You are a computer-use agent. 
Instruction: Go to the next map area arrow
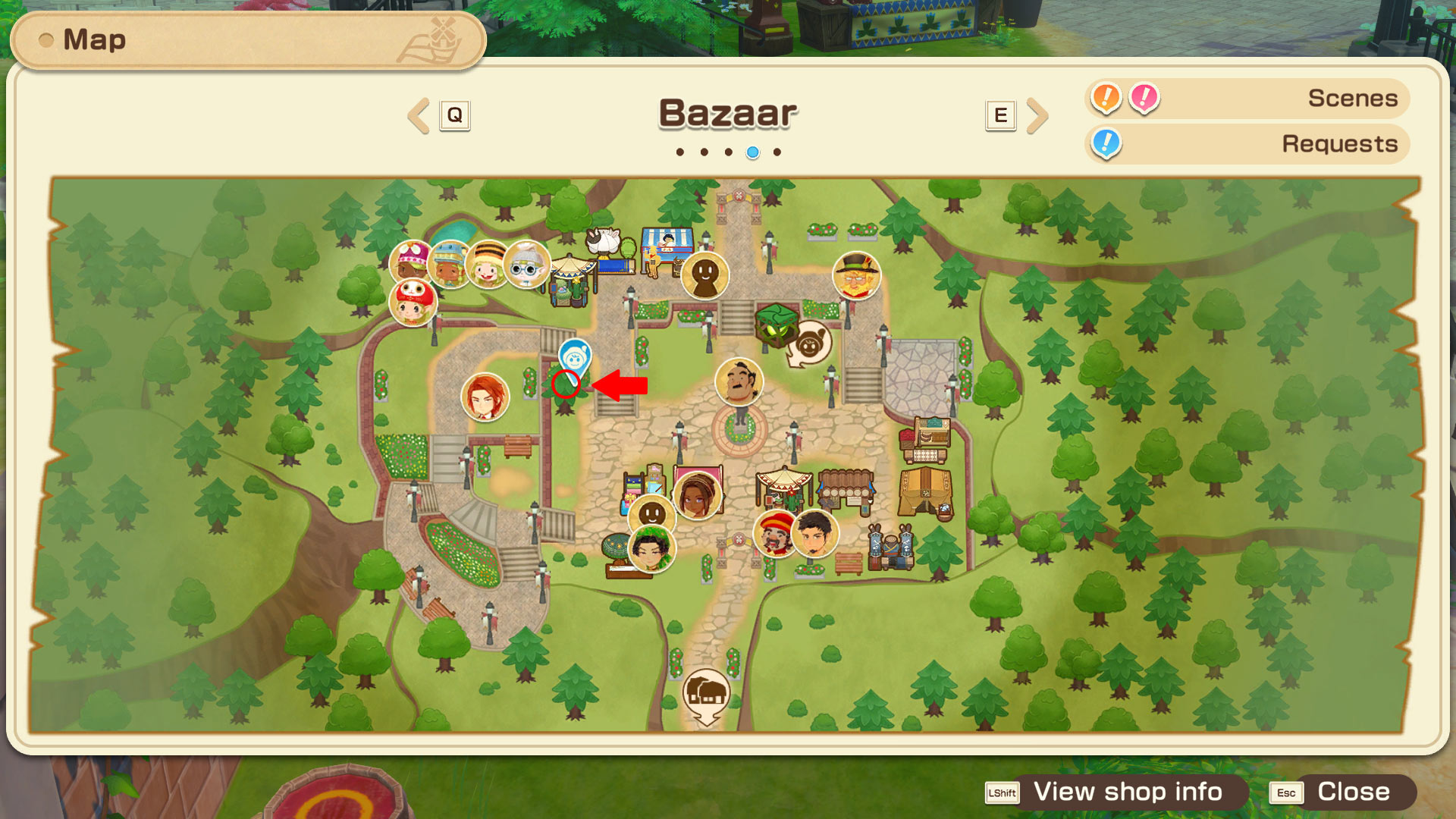[x=1037, y=115]
